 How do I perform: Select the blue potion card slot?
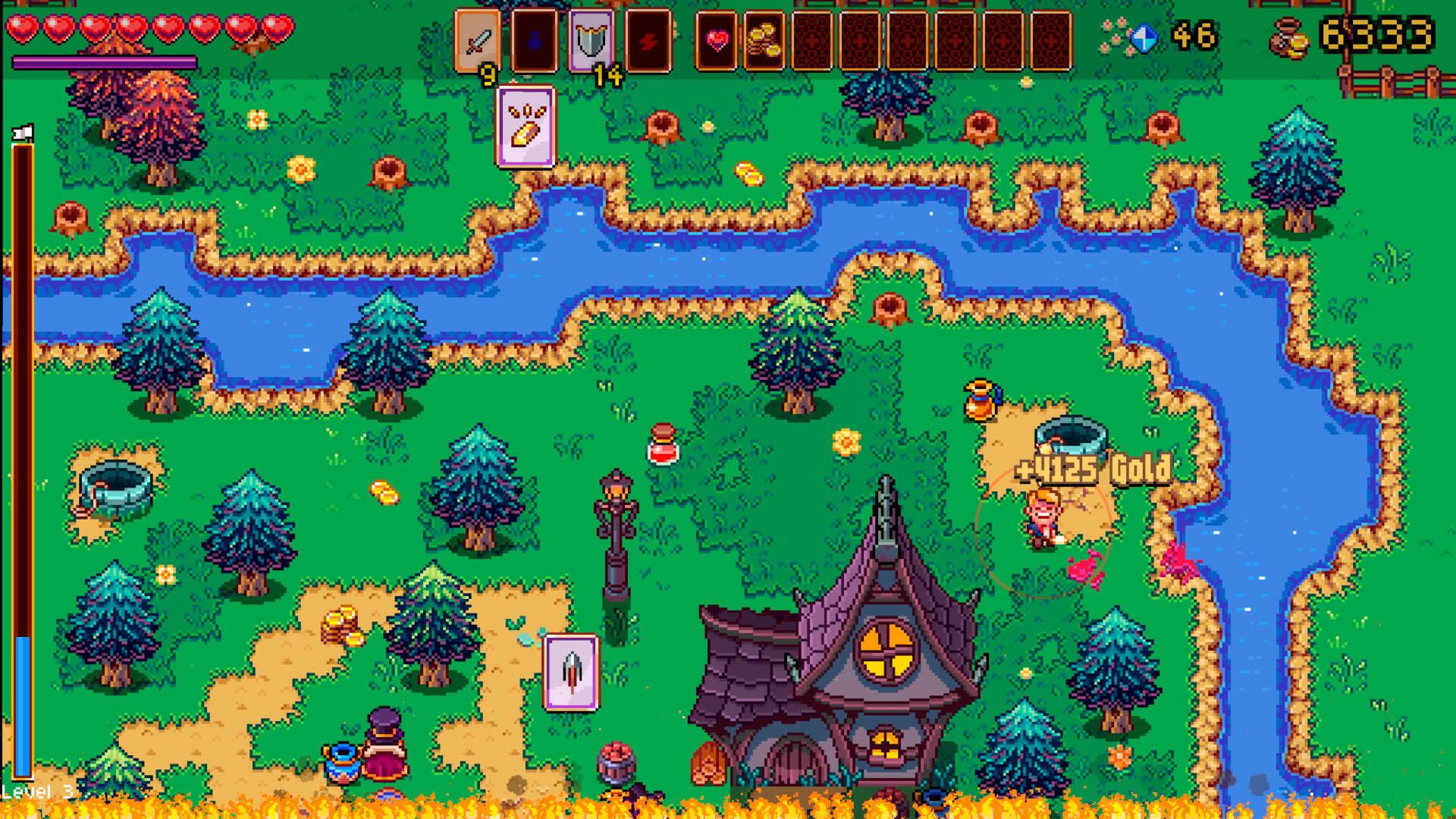coord(535,41)
